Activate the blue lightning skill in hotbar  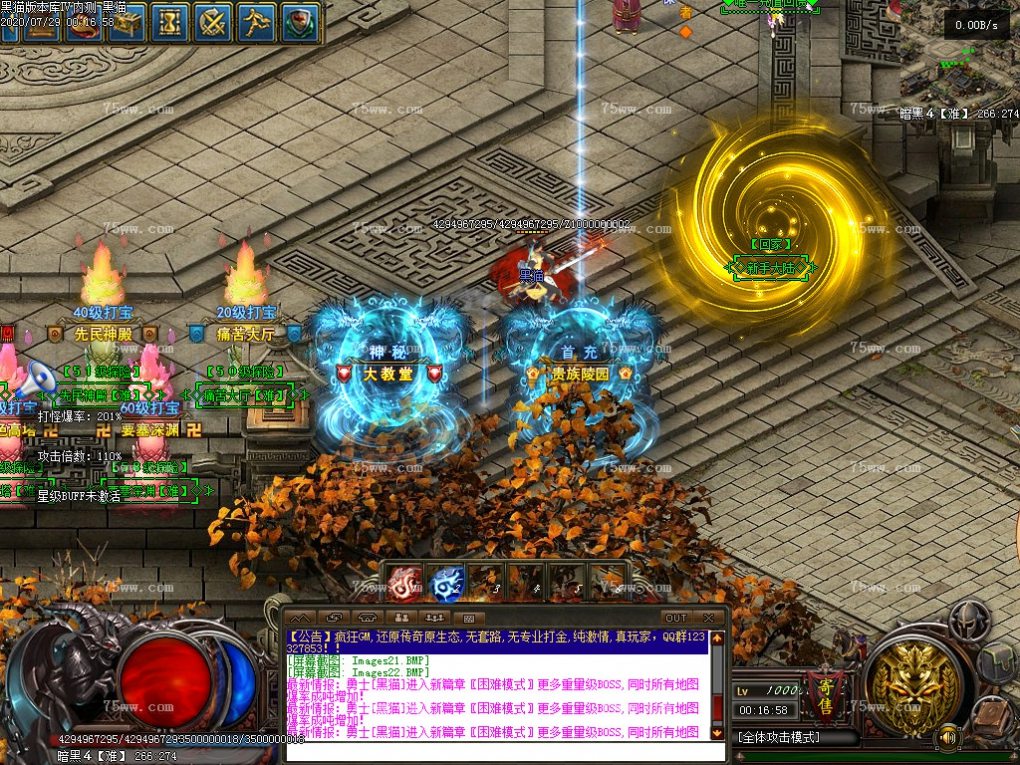tap(447, 582)
